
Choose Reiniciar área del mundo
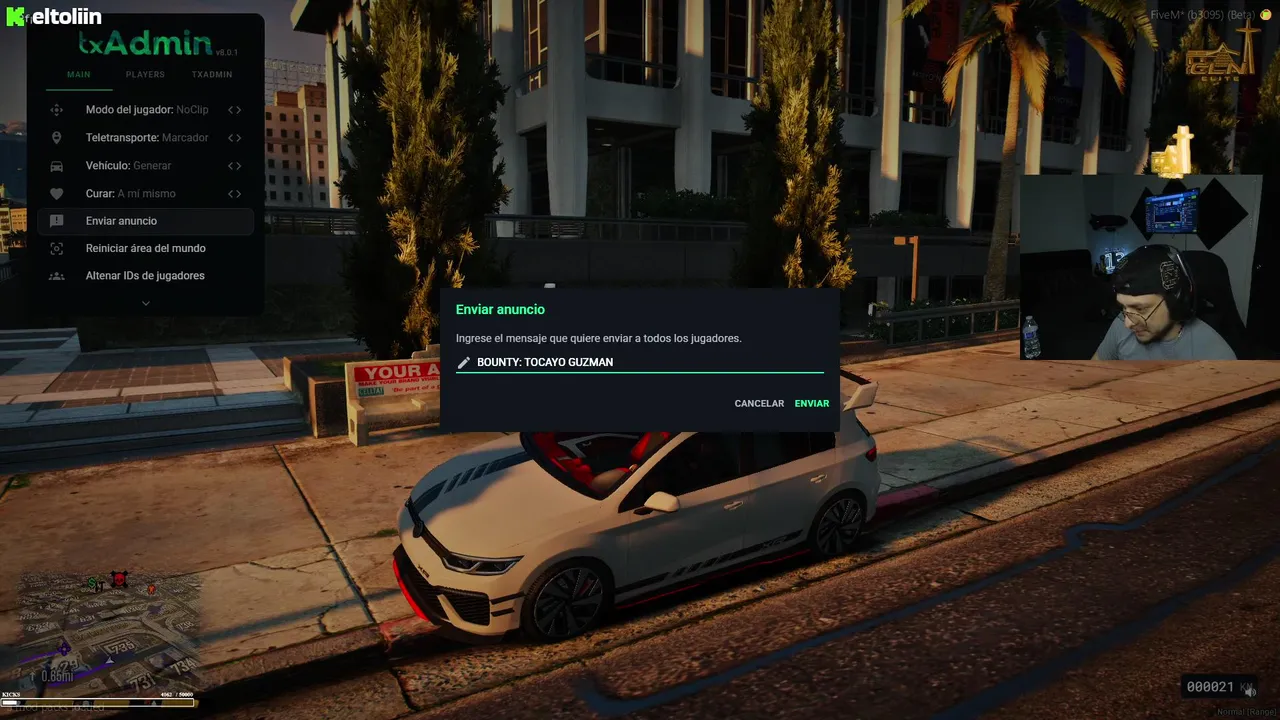pyautogui.click(x=145, y=248)
